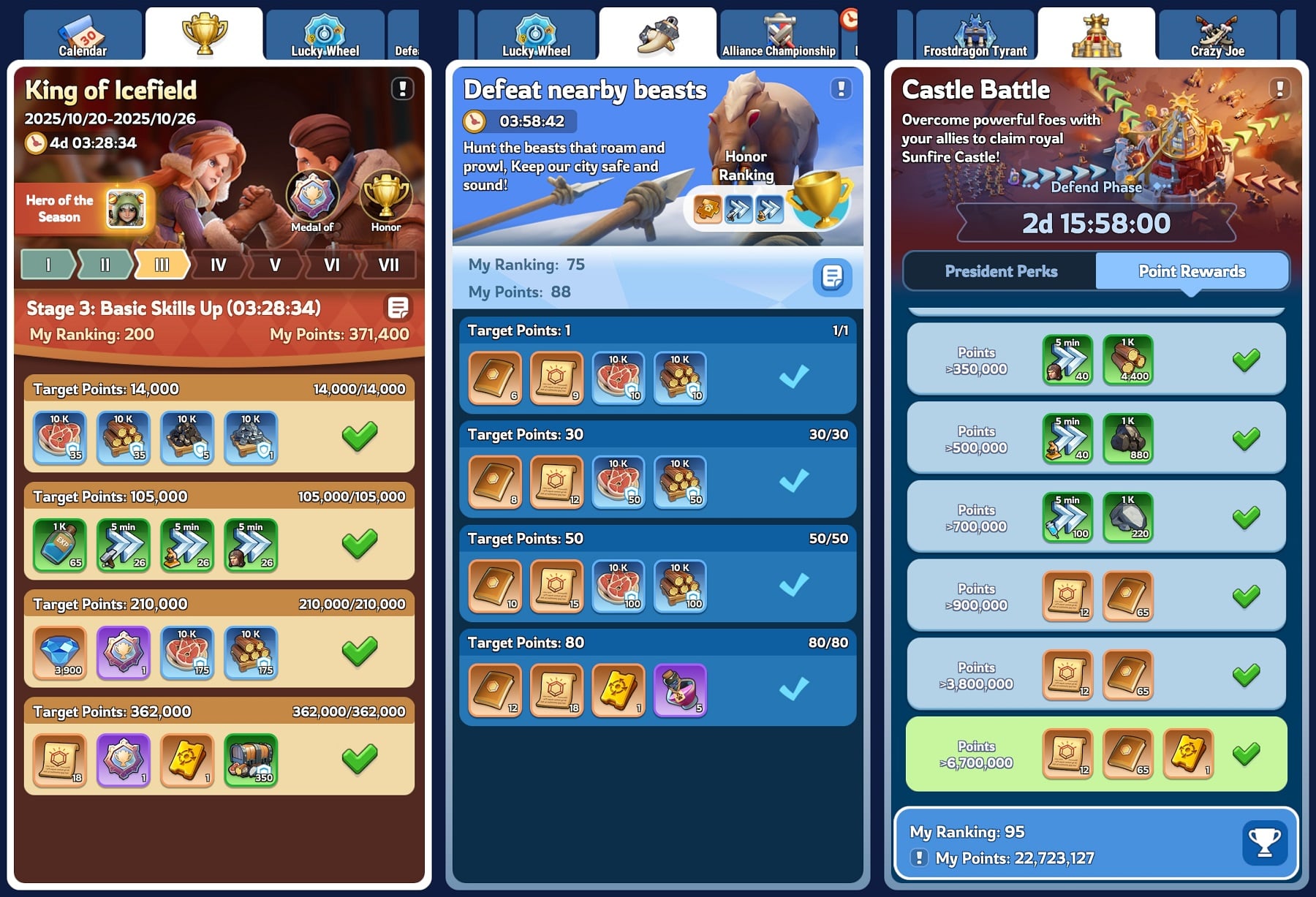This screenshot has width=1316, height=897.
Task: Click the stage progress chevron for Stage III
Action: pos(162,266)
